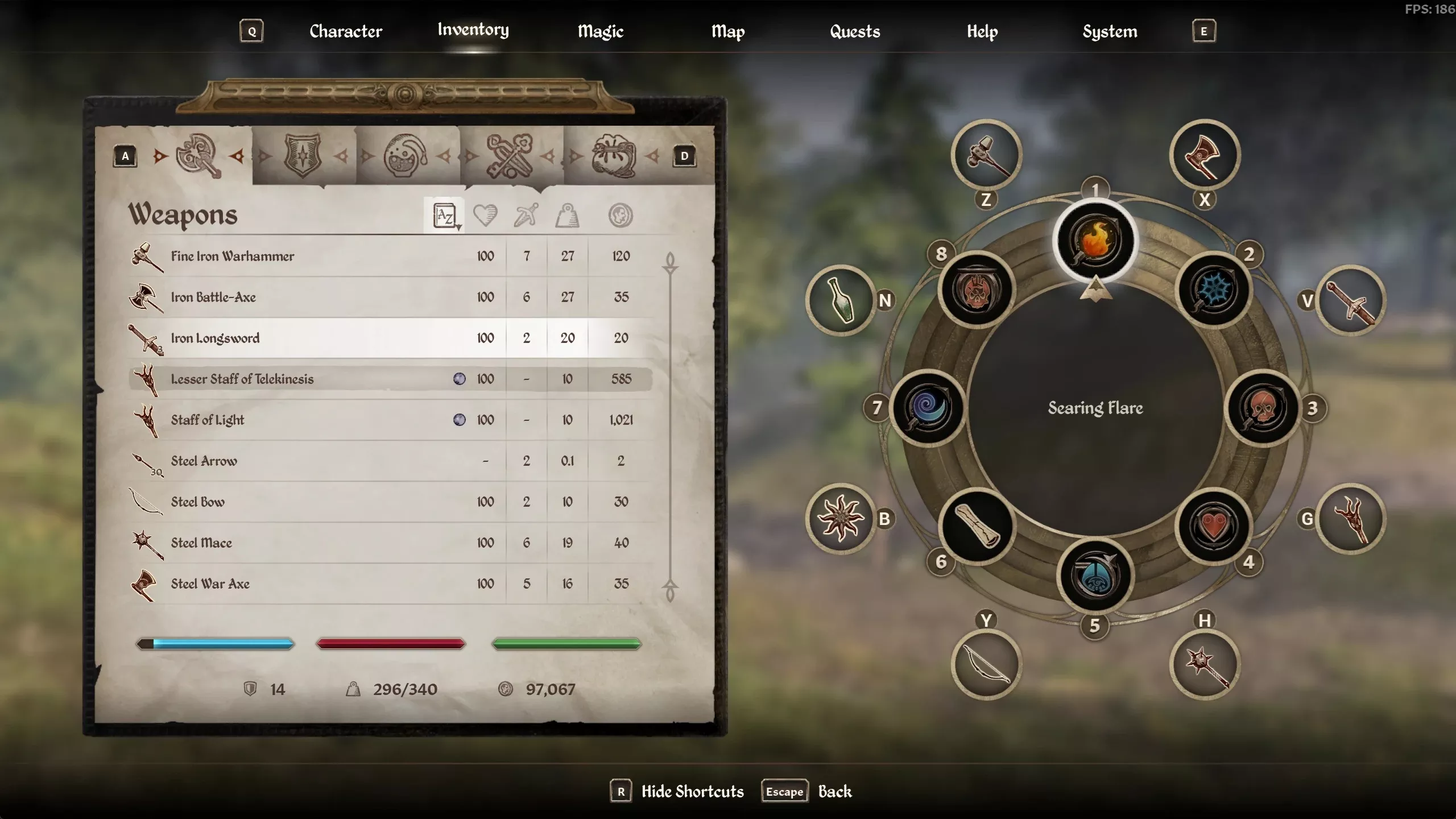
Task: Show the miscellaneous sack category
Action: [613, 155]
